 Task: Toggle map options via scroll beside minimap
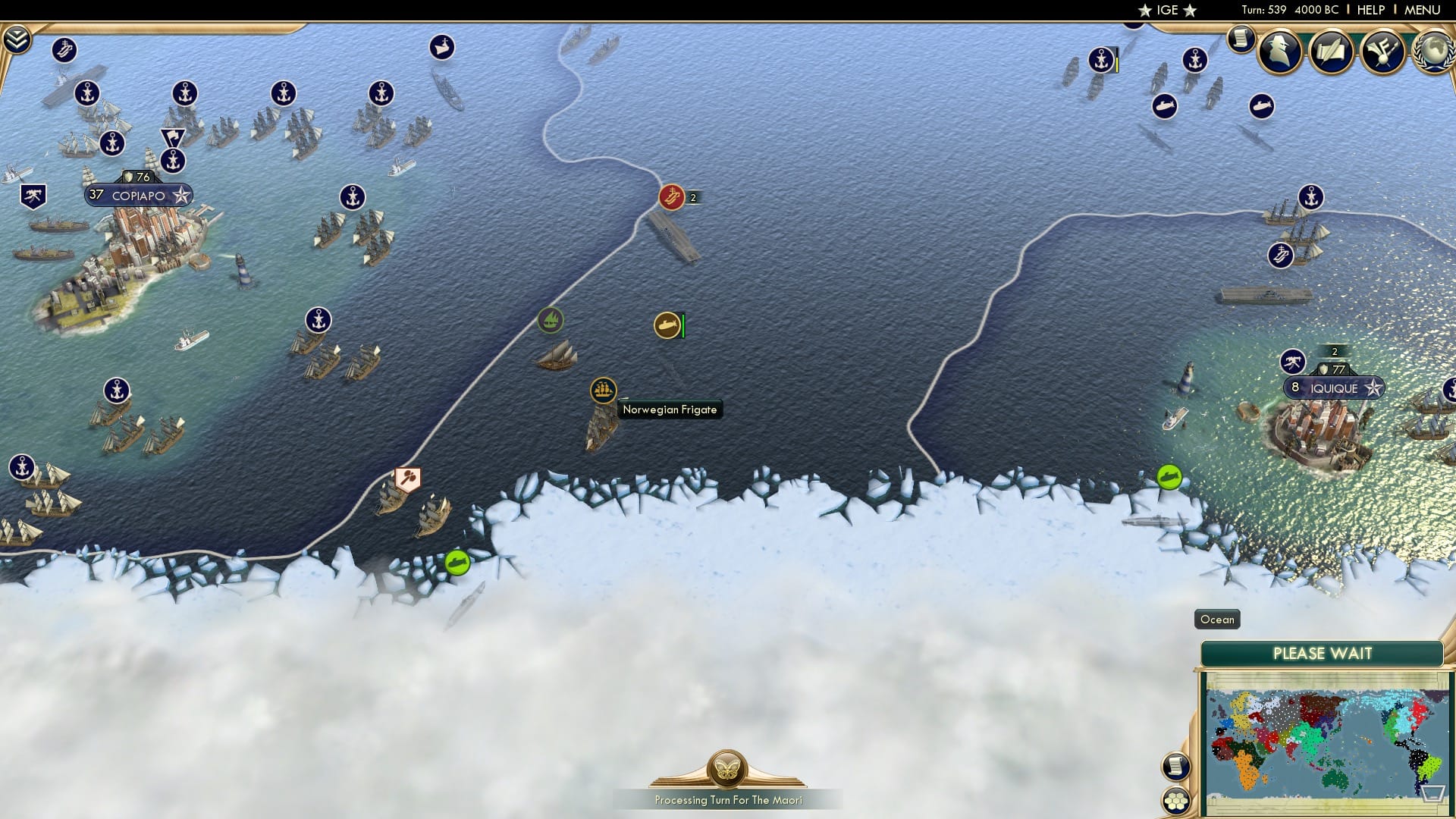pos(1175,767)
